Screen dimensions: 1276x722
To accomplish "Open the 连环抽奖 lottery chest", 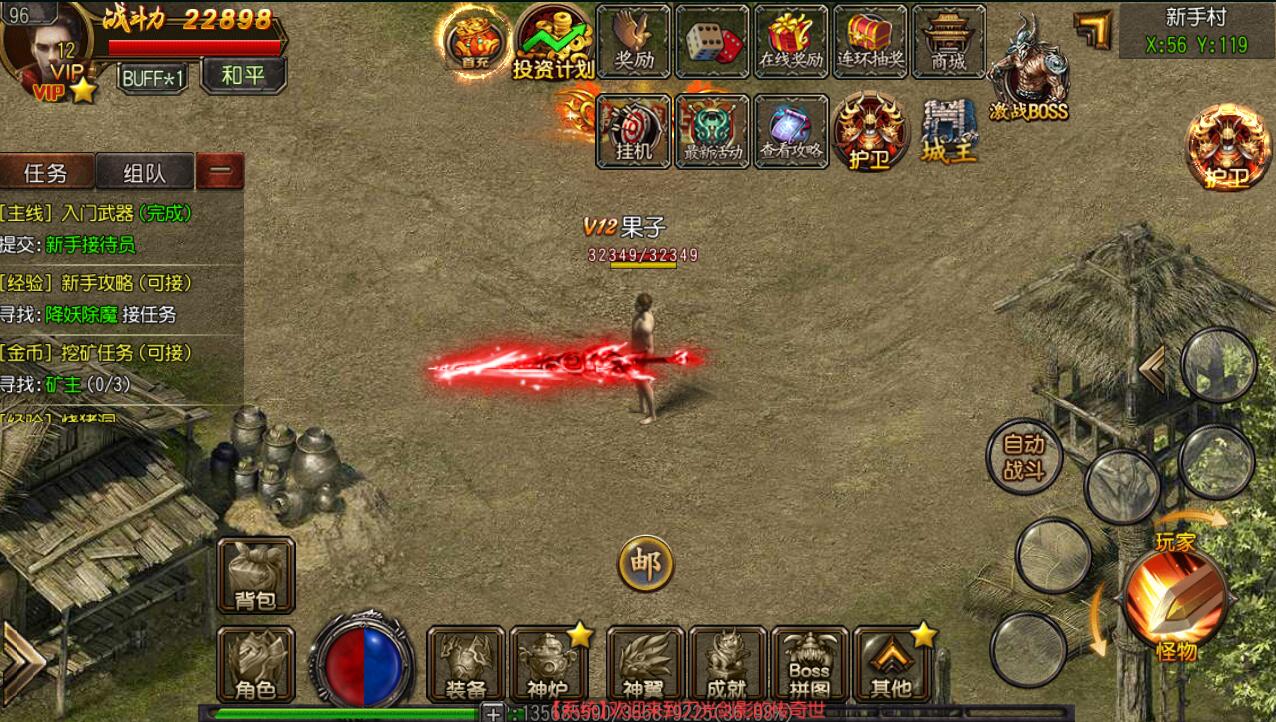I will click(x=870, y=42).
